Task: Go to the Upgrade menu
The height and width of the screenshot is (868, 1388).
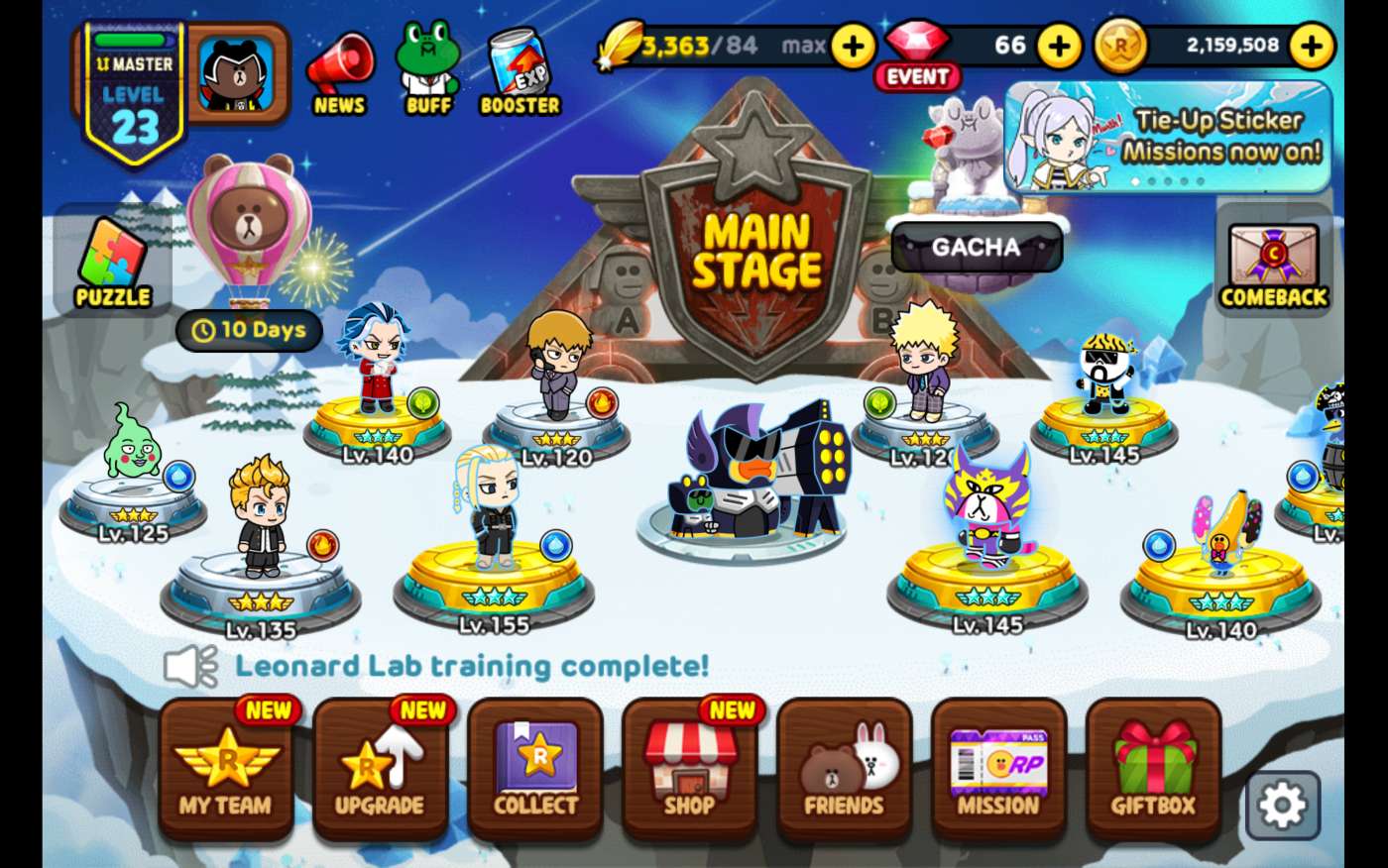Action: (380, 770)
